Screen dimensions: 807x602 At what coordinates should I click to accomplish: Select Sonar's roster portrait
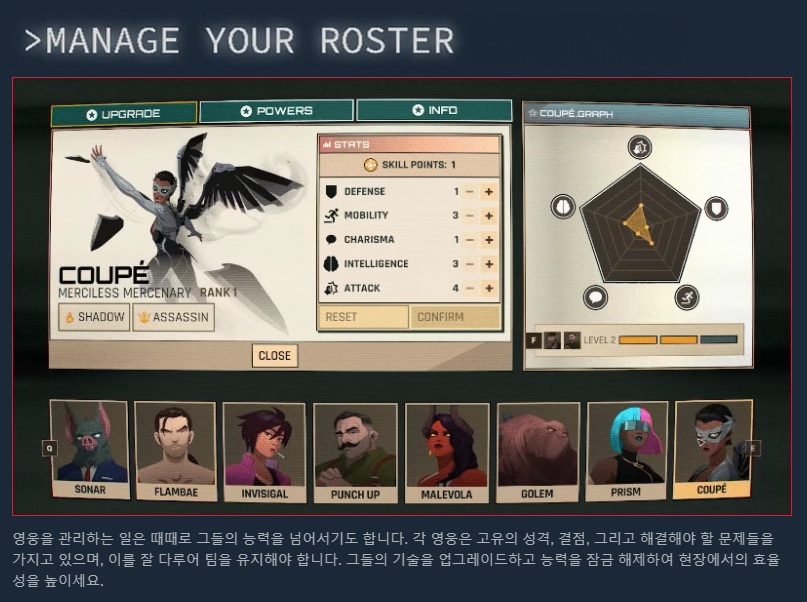[x=90, y=449]
